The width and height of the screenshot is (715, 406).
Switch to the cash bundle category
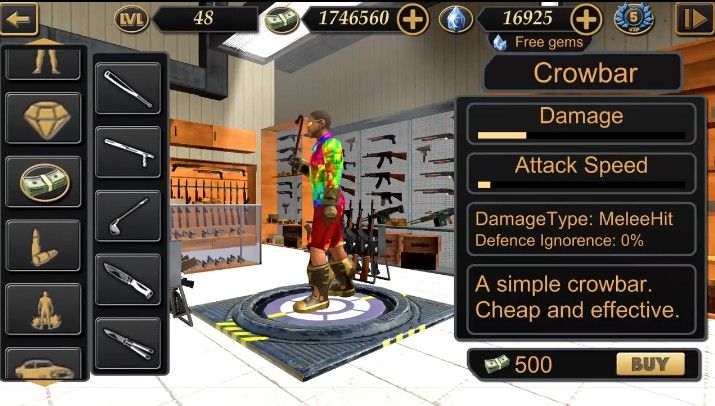[43, 180]
